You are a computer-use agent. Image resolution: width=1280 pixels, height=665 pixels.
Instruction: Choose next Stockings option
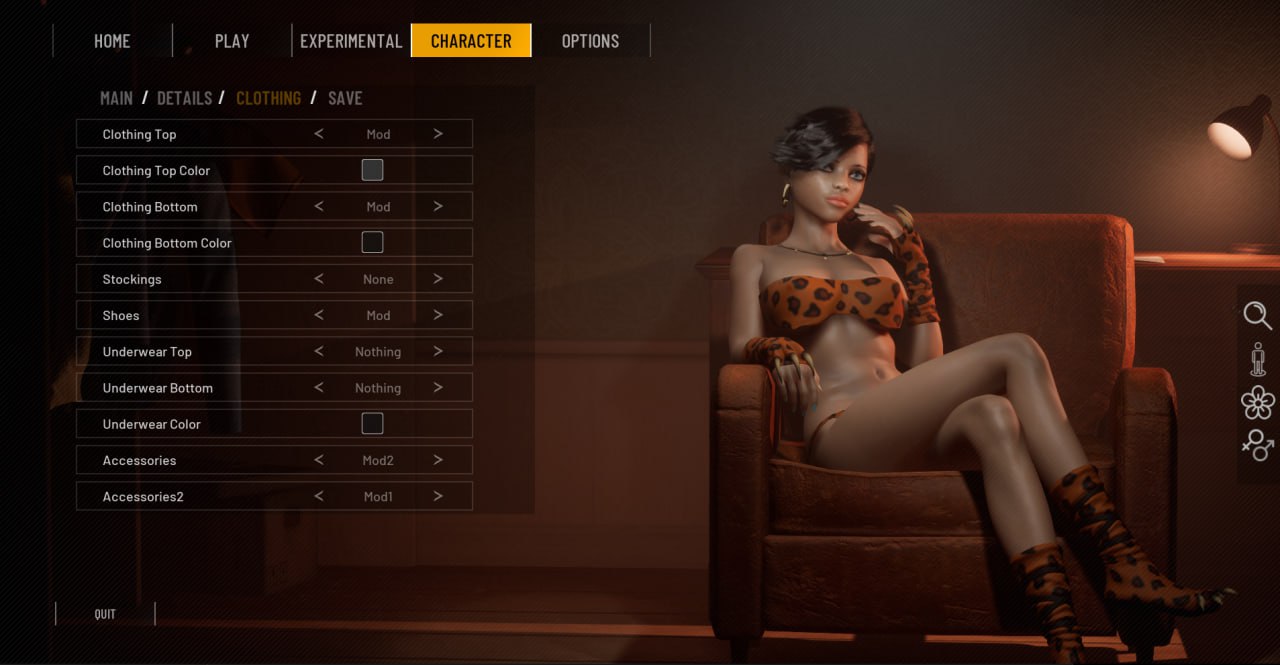tap(438, 279)
